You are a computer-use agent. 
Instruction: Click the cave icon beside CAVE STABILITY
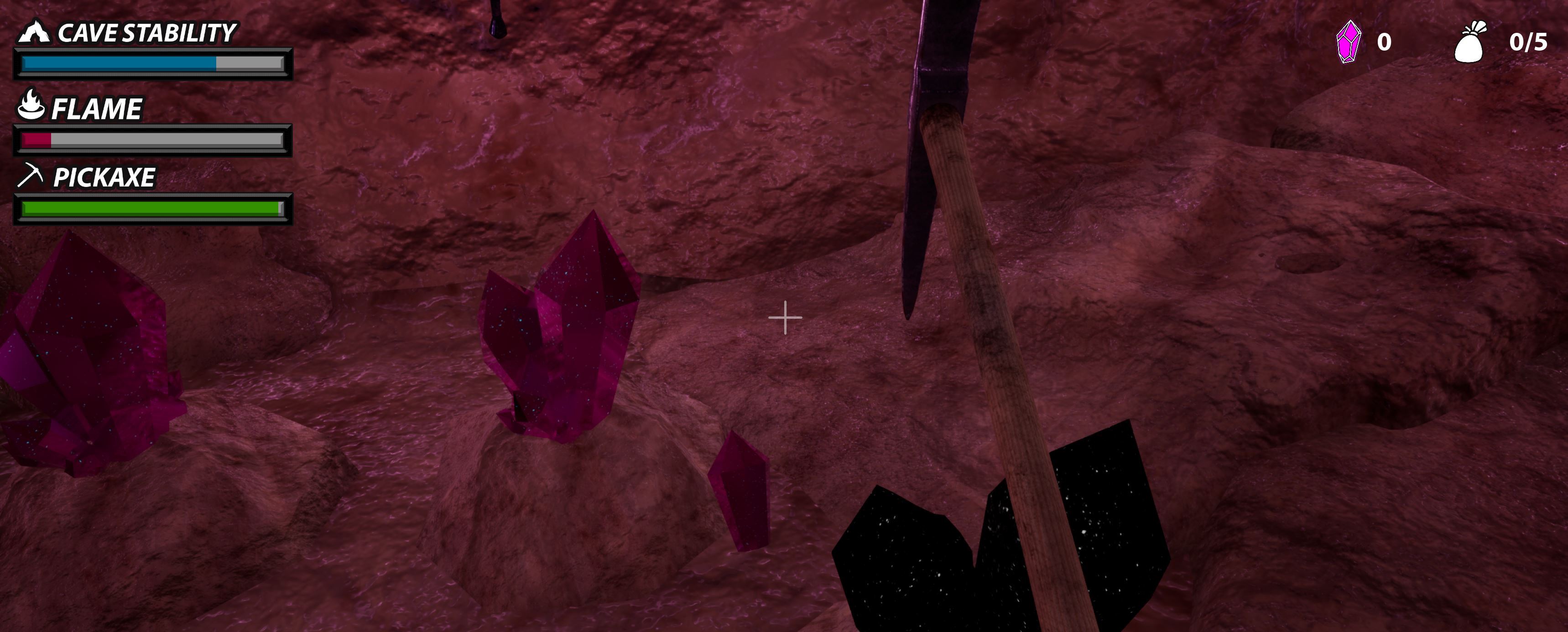point(35,32)
